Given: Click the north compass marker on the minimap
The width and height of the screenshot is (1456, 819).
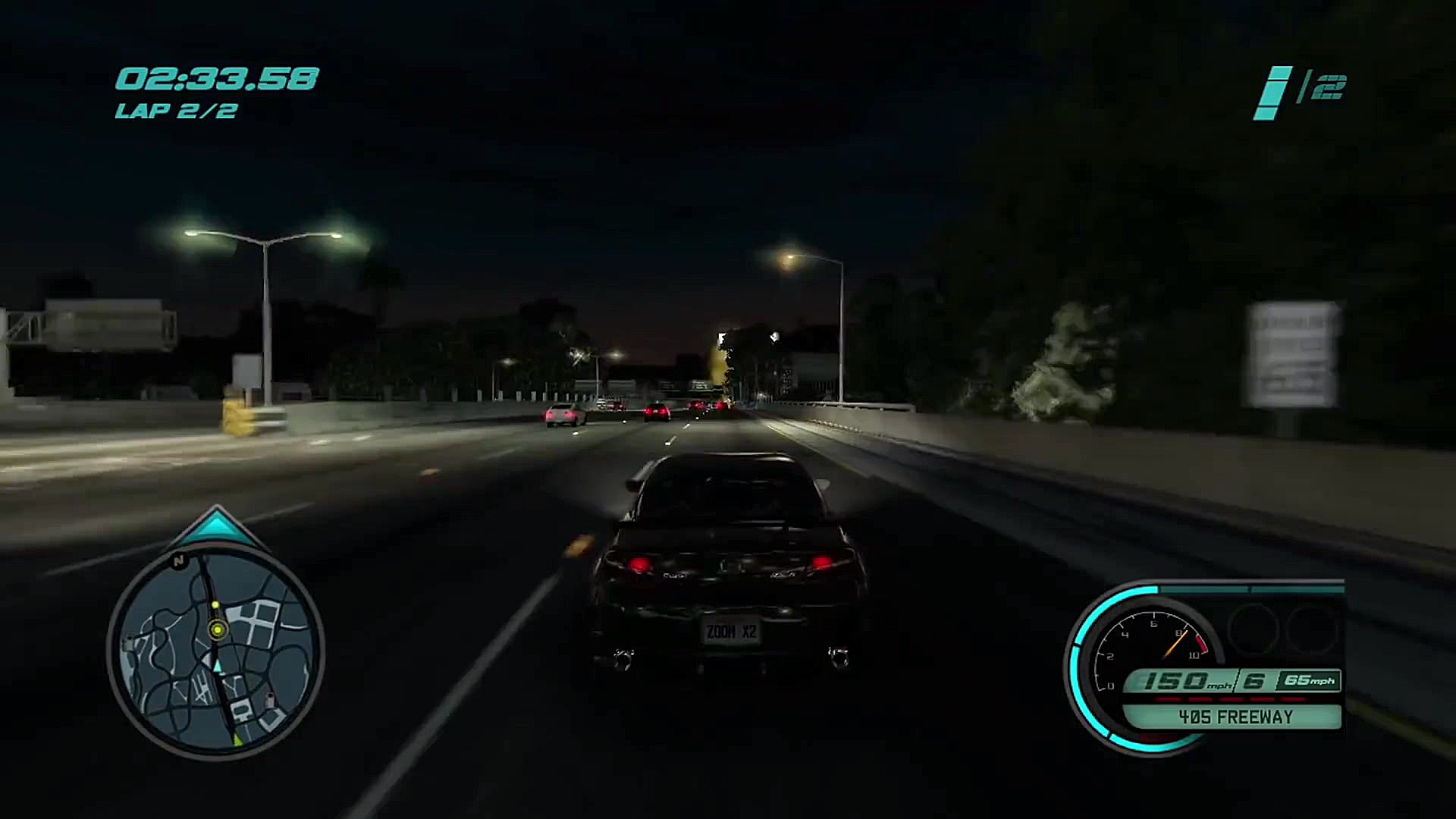Looking at the screenshot, I should tap(179, 560).
